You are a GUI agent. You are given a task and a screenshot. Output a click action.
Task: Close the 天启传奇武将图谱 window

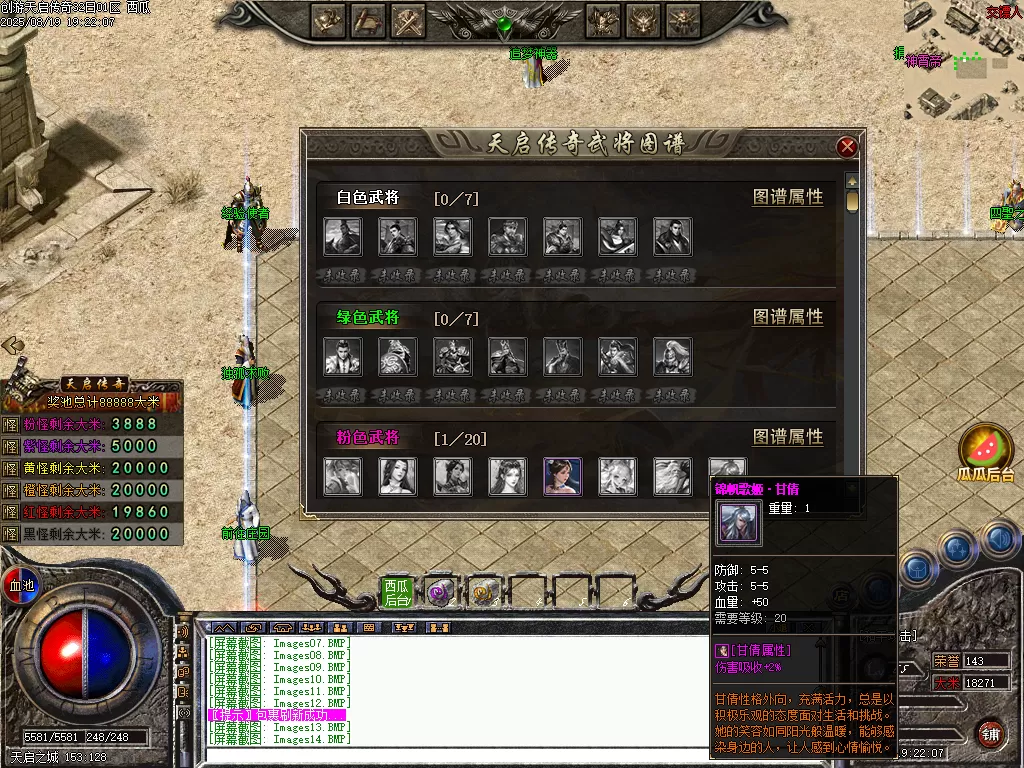(x=847, y=147)
